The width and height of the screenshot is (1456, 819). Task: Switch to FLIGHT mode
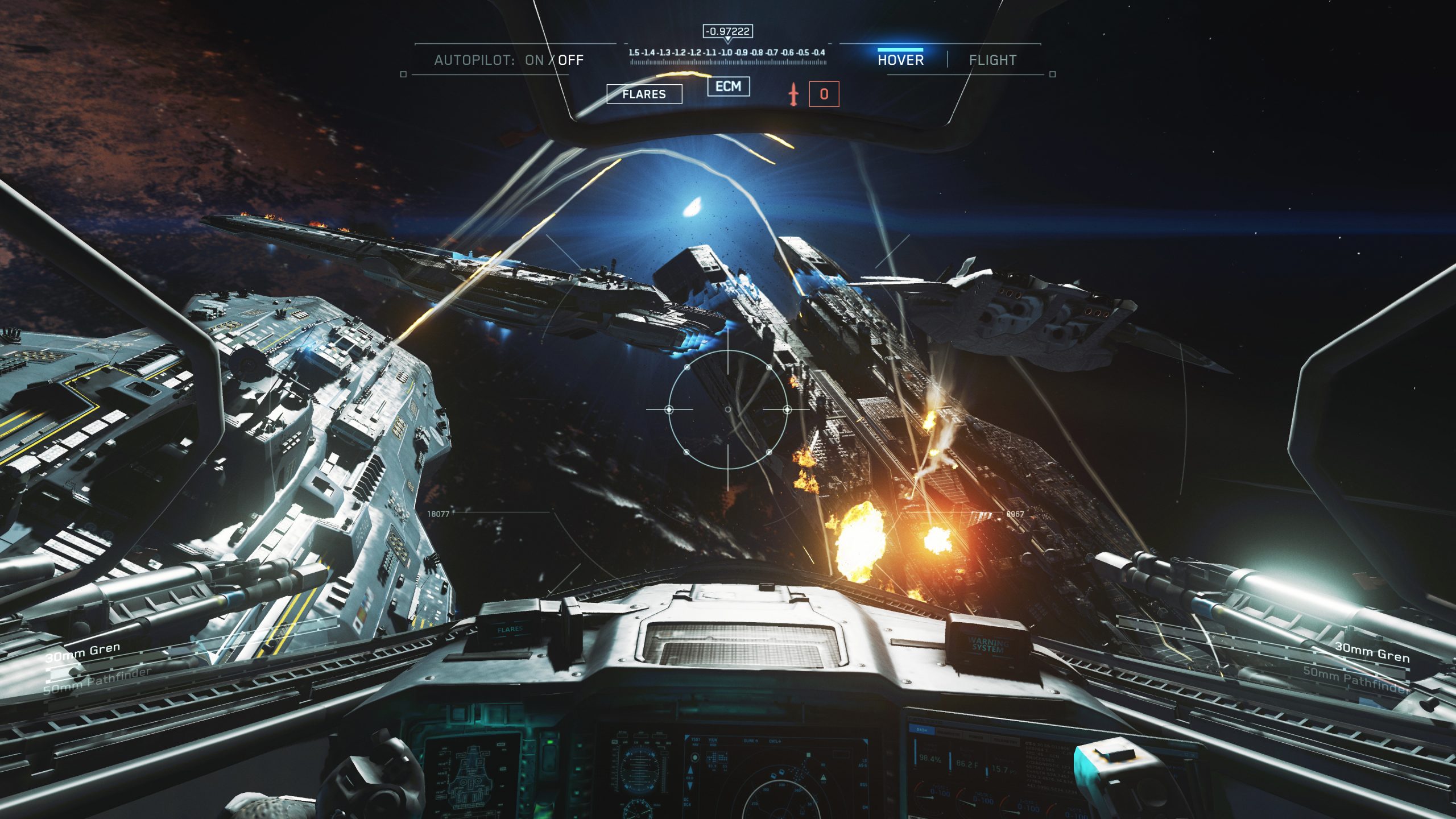[992, 60]
